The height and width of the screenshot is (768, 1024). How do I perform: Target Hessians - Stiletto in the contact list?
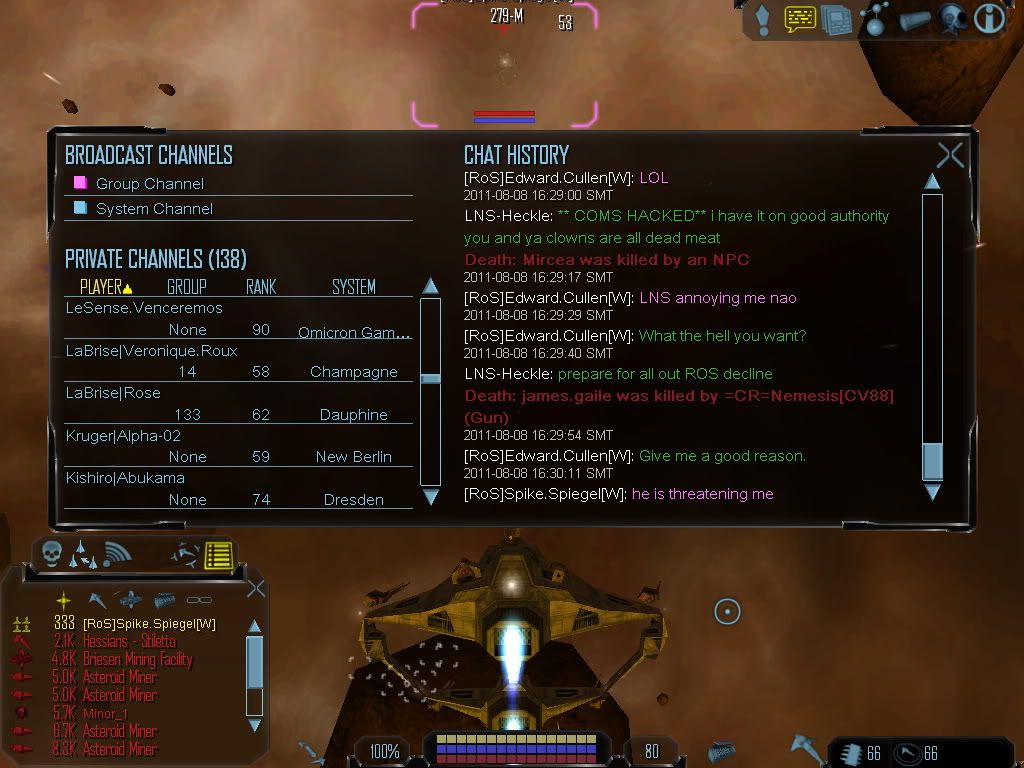point(128,641)
